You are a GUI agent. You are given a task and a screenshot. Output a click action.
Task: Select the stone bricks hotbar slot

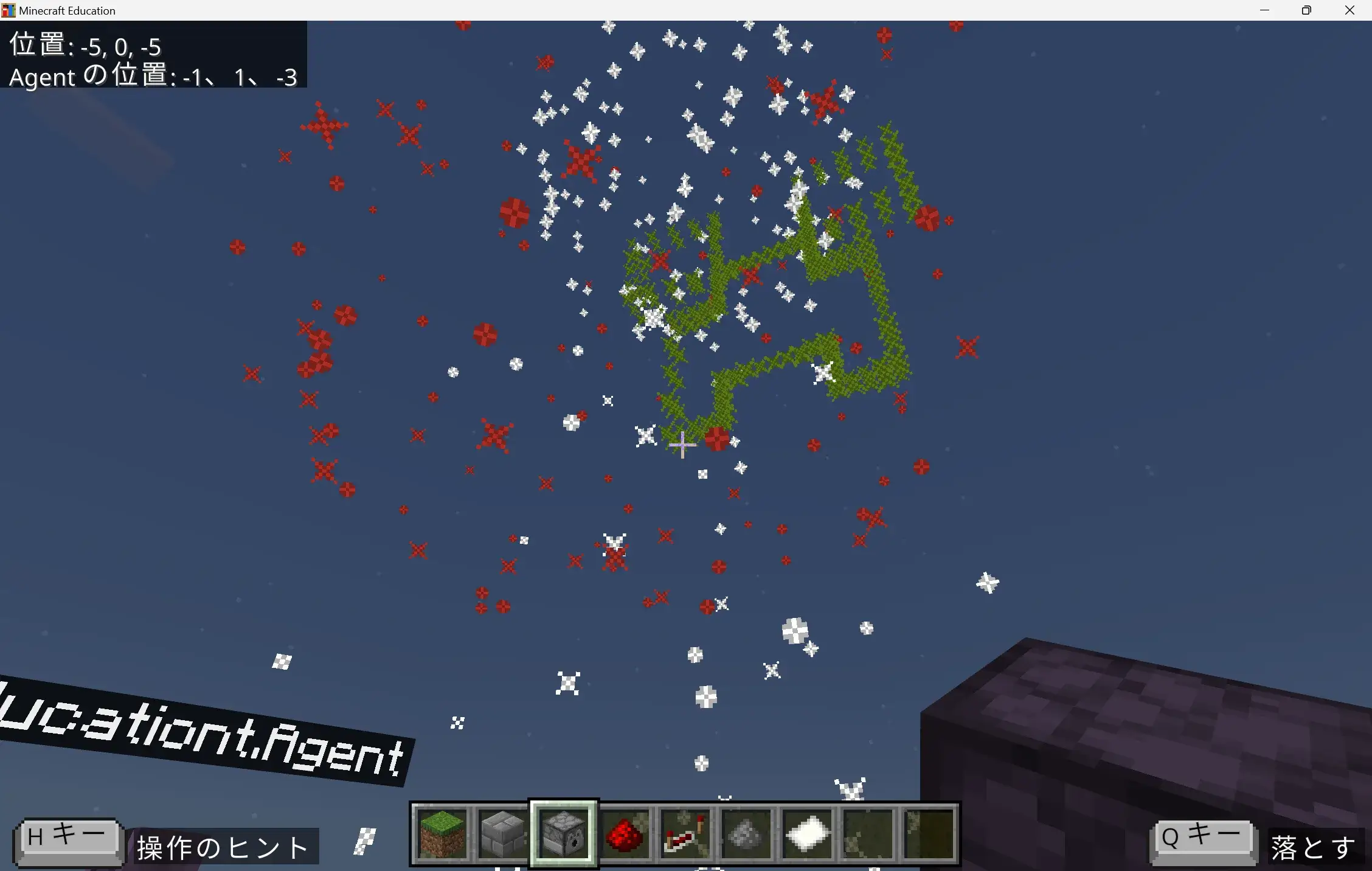503,833
